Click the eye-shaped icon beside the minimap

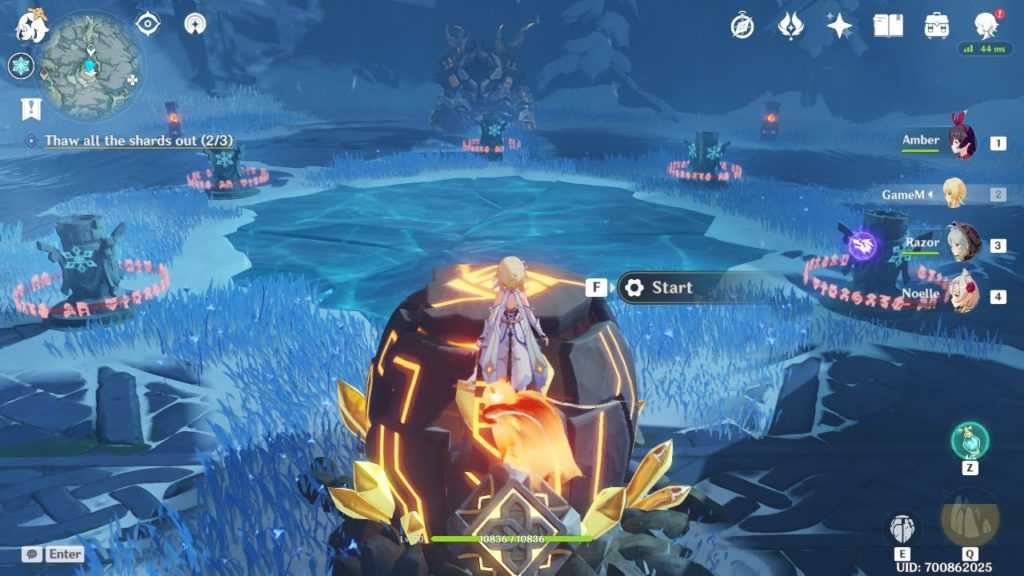148,23
